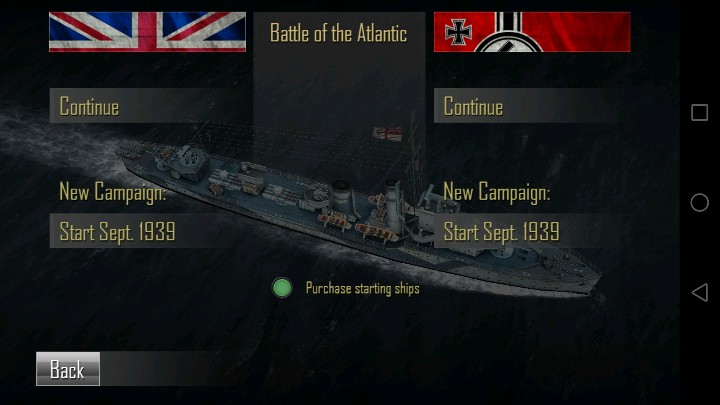Tap the Android back triangle button
Viewport: 720px width, 405px height.
(699, 292)
